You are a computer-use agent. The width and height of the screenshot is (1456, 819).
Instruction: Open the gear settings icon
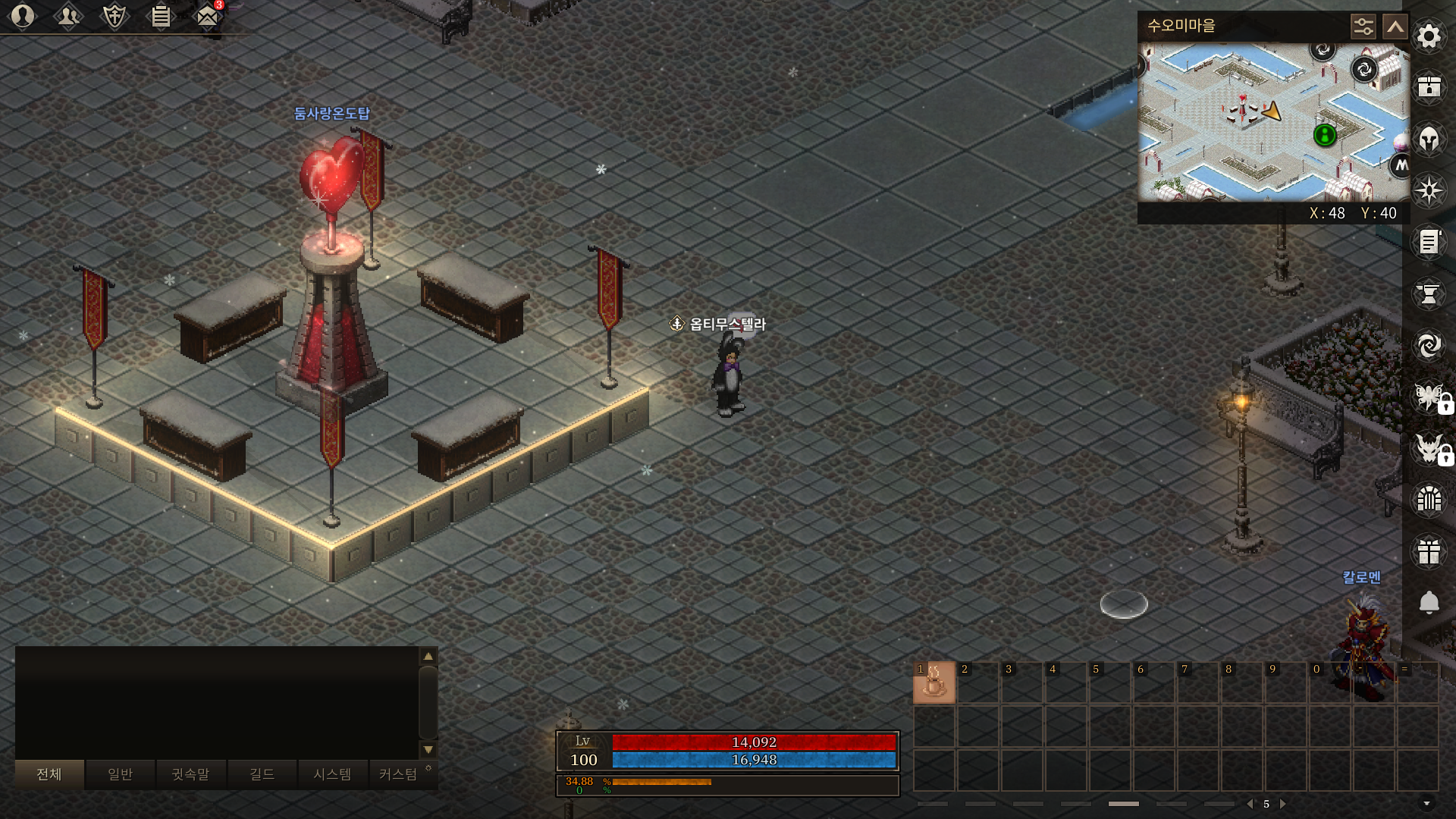1429,36
